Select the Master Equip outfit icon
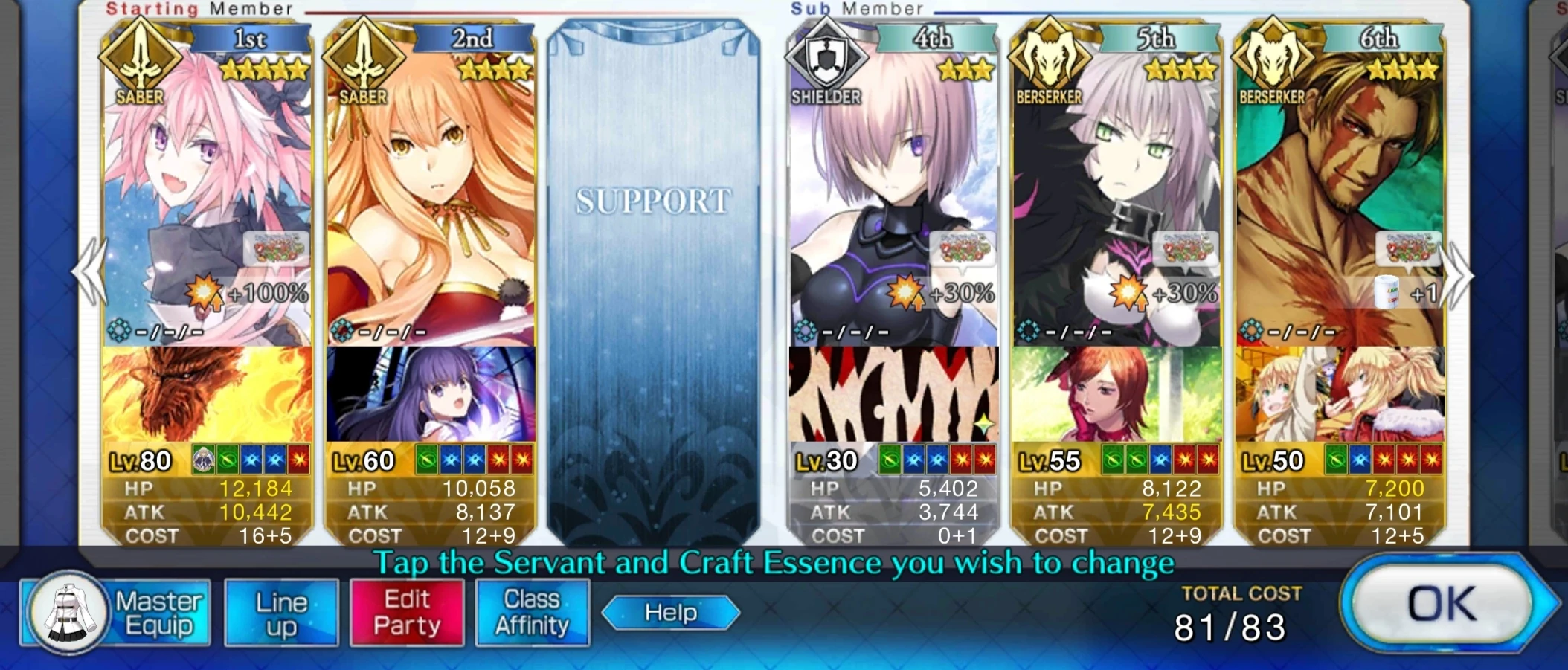 (71, 611)
